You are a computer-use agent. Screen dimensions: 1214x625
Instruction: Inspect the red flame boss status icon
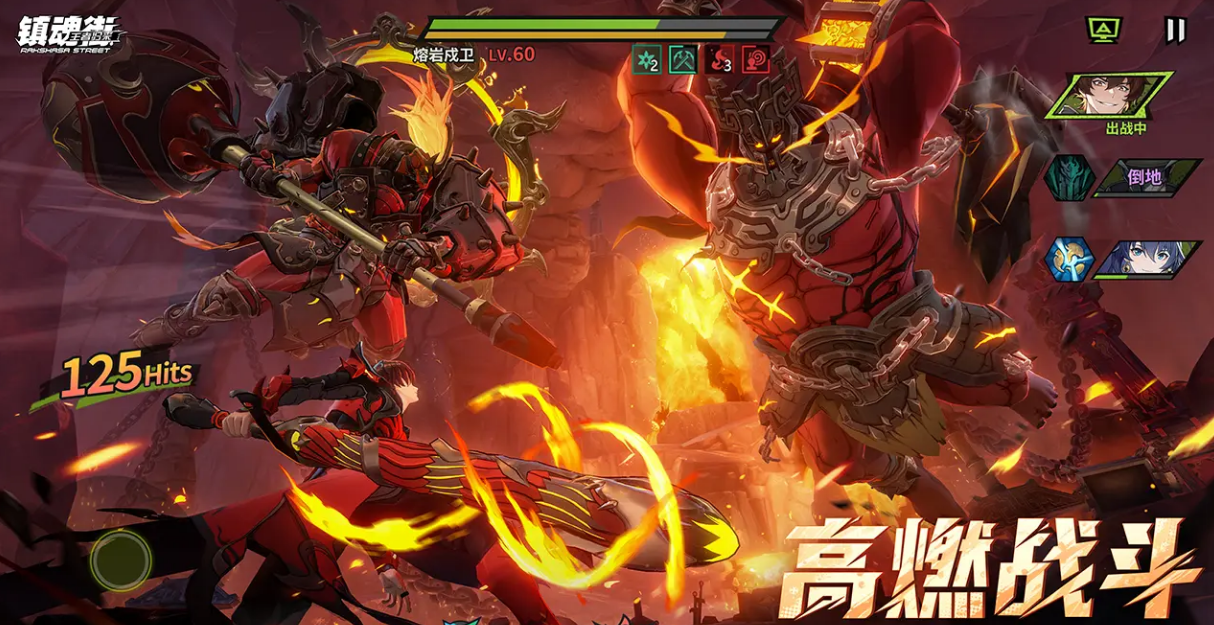click(719, 60)
